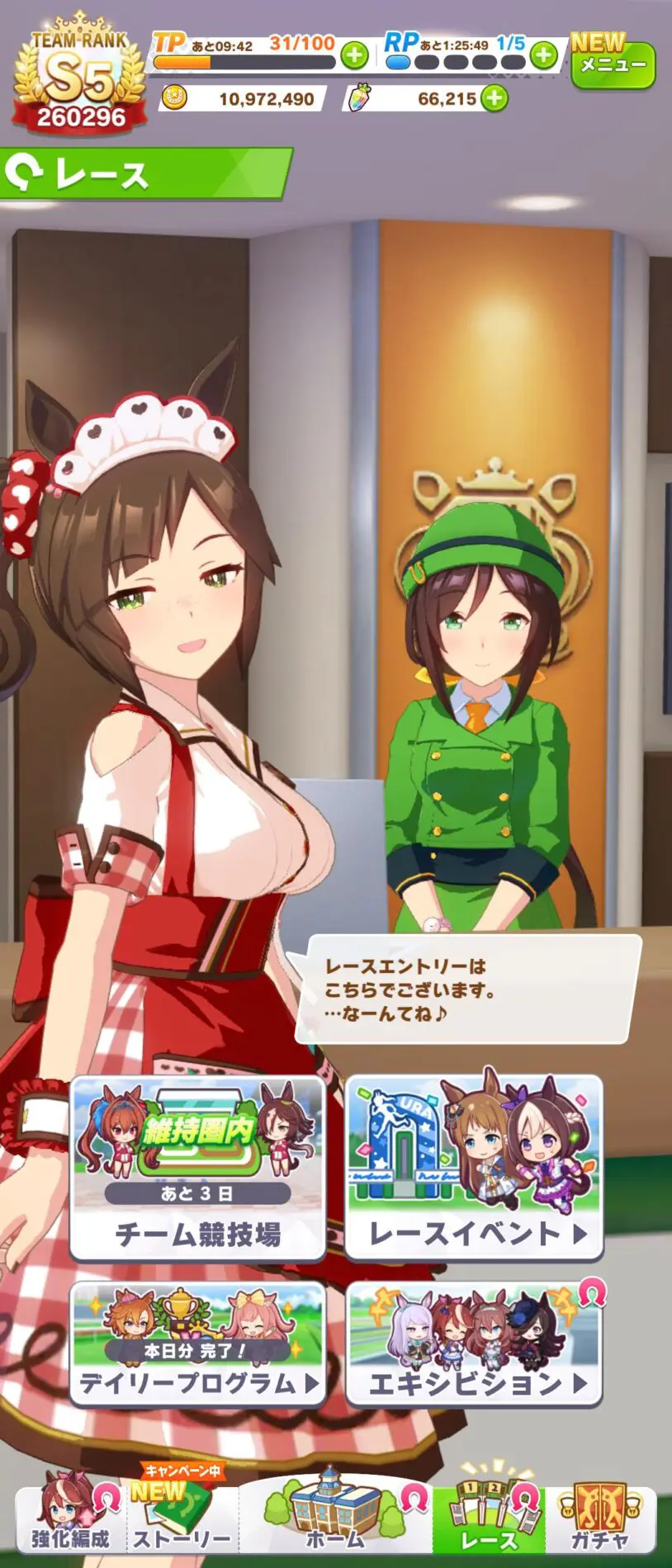This screenshot has width=672, height=1568.
Task: Buy more carrot jewels with the plus
Action: click(x=494, y=99)
